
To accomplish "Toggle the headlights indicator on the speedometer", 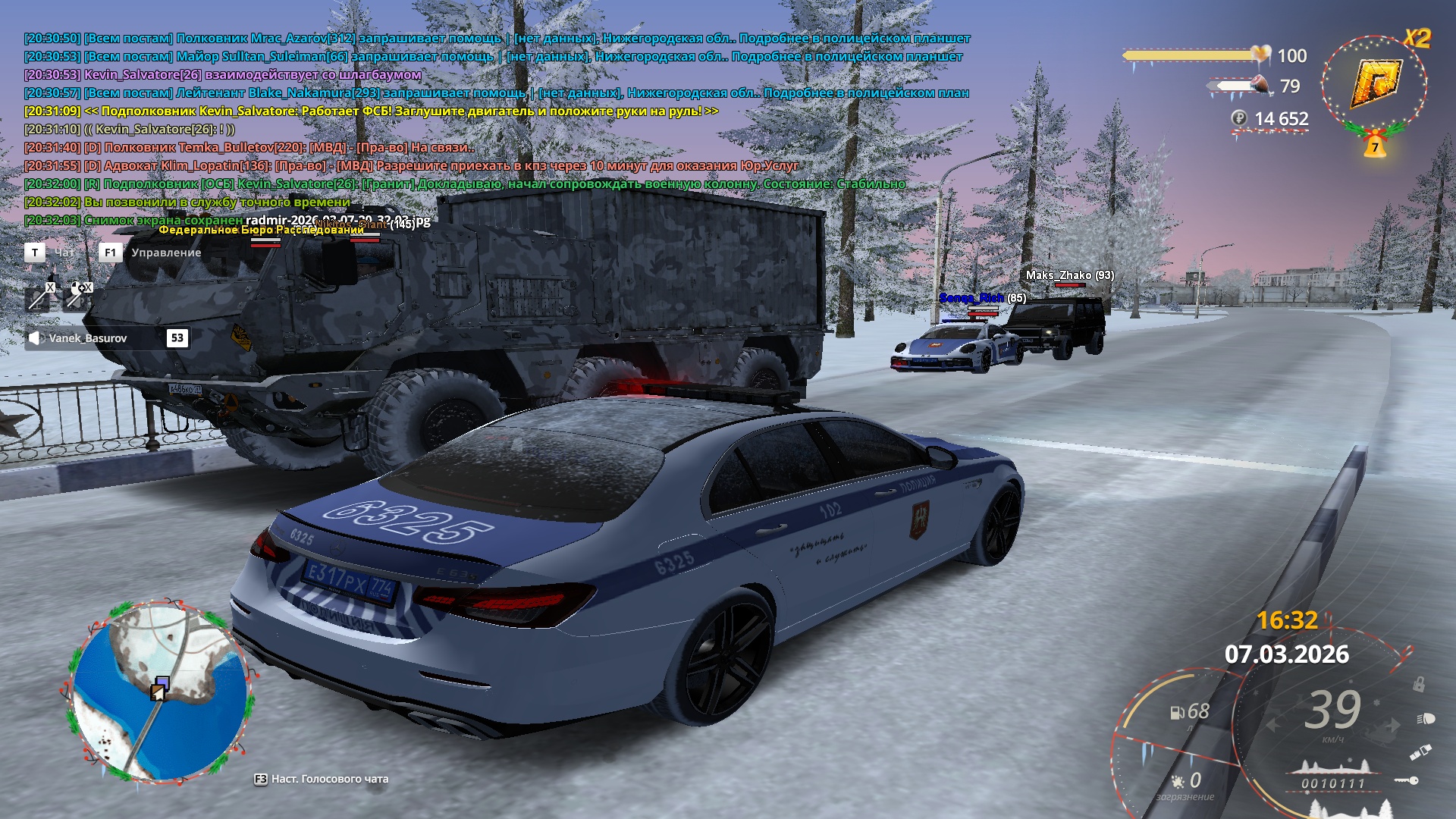I will (1425, 718).
